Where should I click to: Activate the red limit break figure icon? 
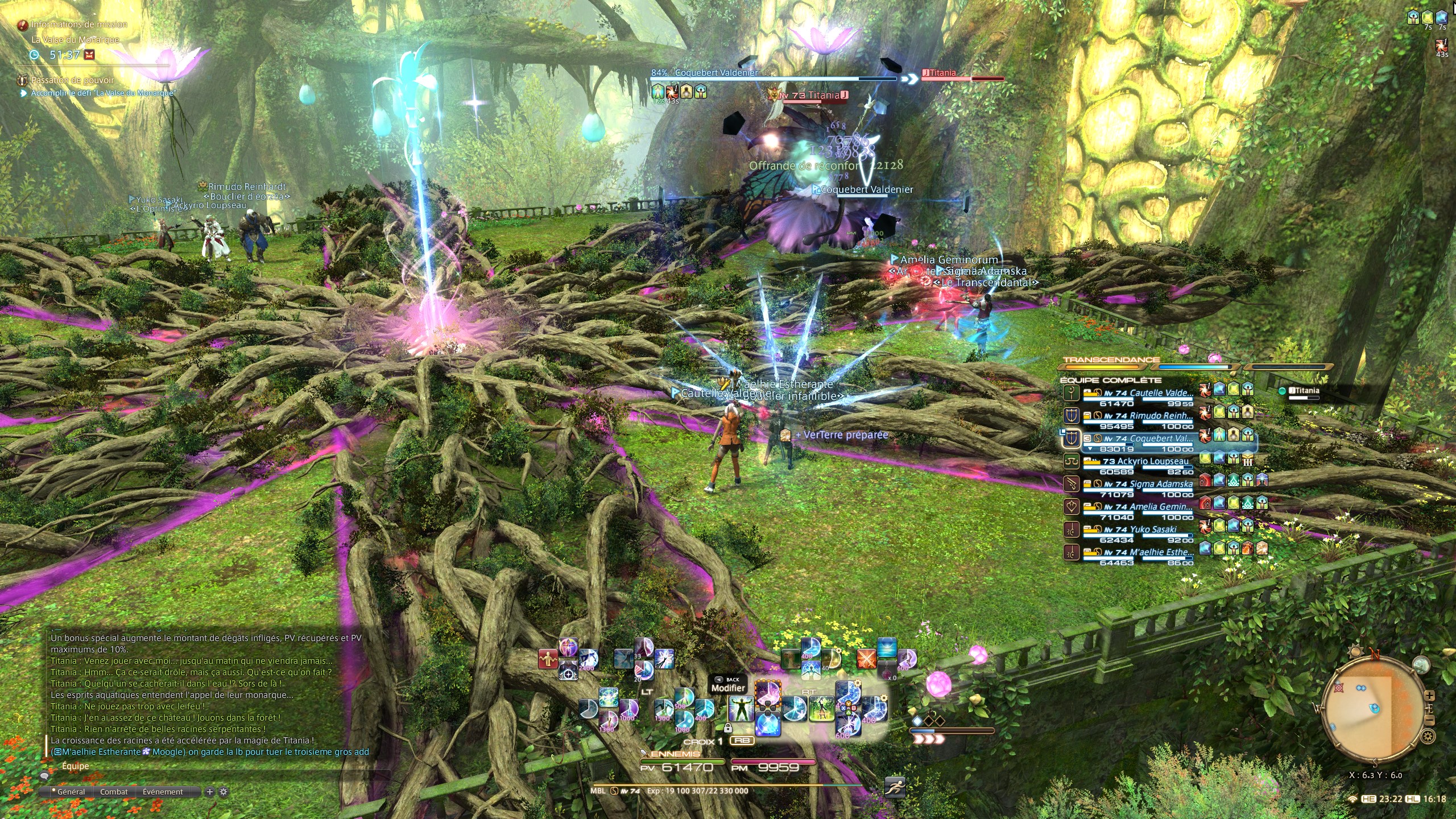(548, 659)
